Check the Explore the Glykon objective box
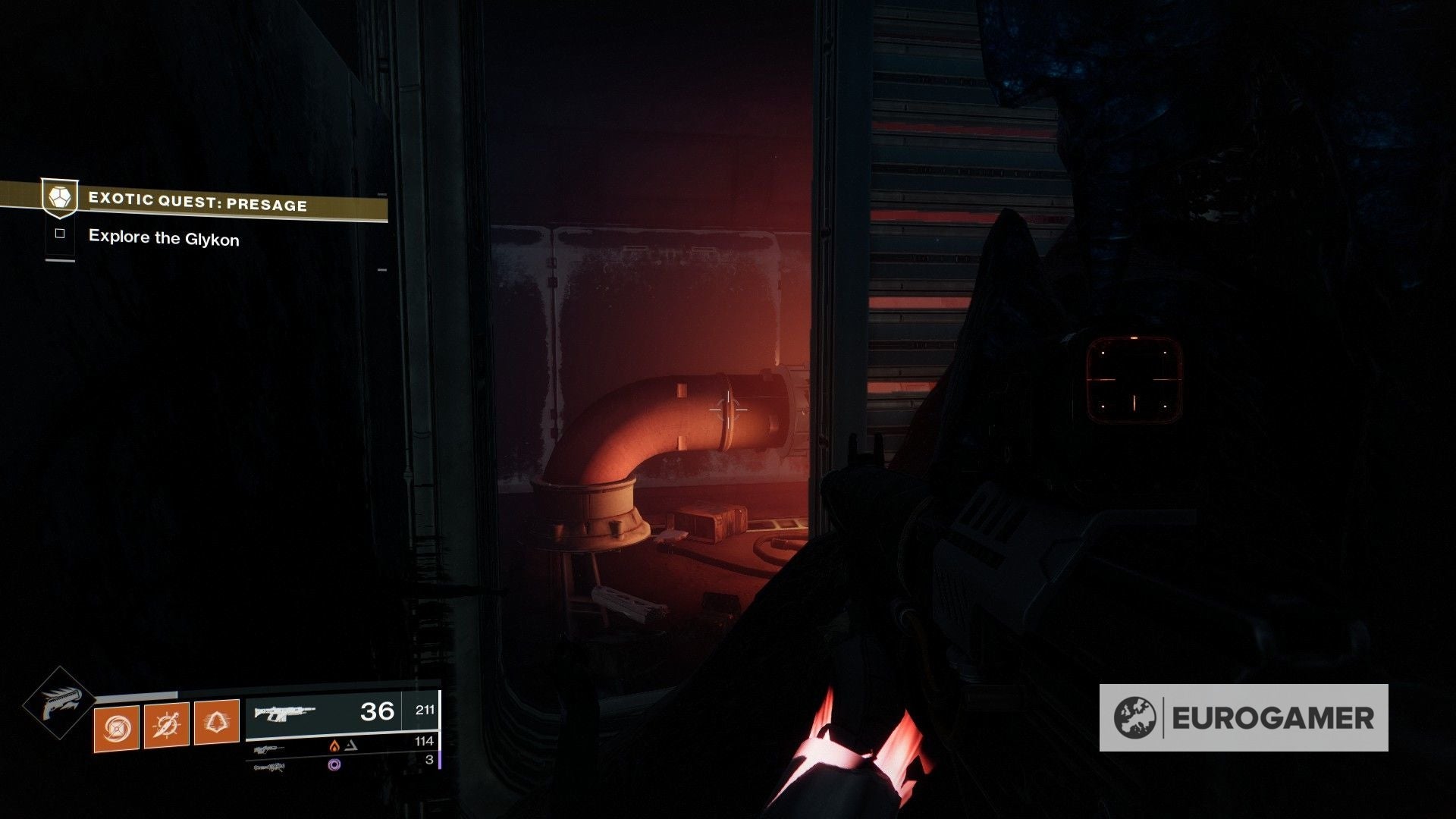 point(59,233)
